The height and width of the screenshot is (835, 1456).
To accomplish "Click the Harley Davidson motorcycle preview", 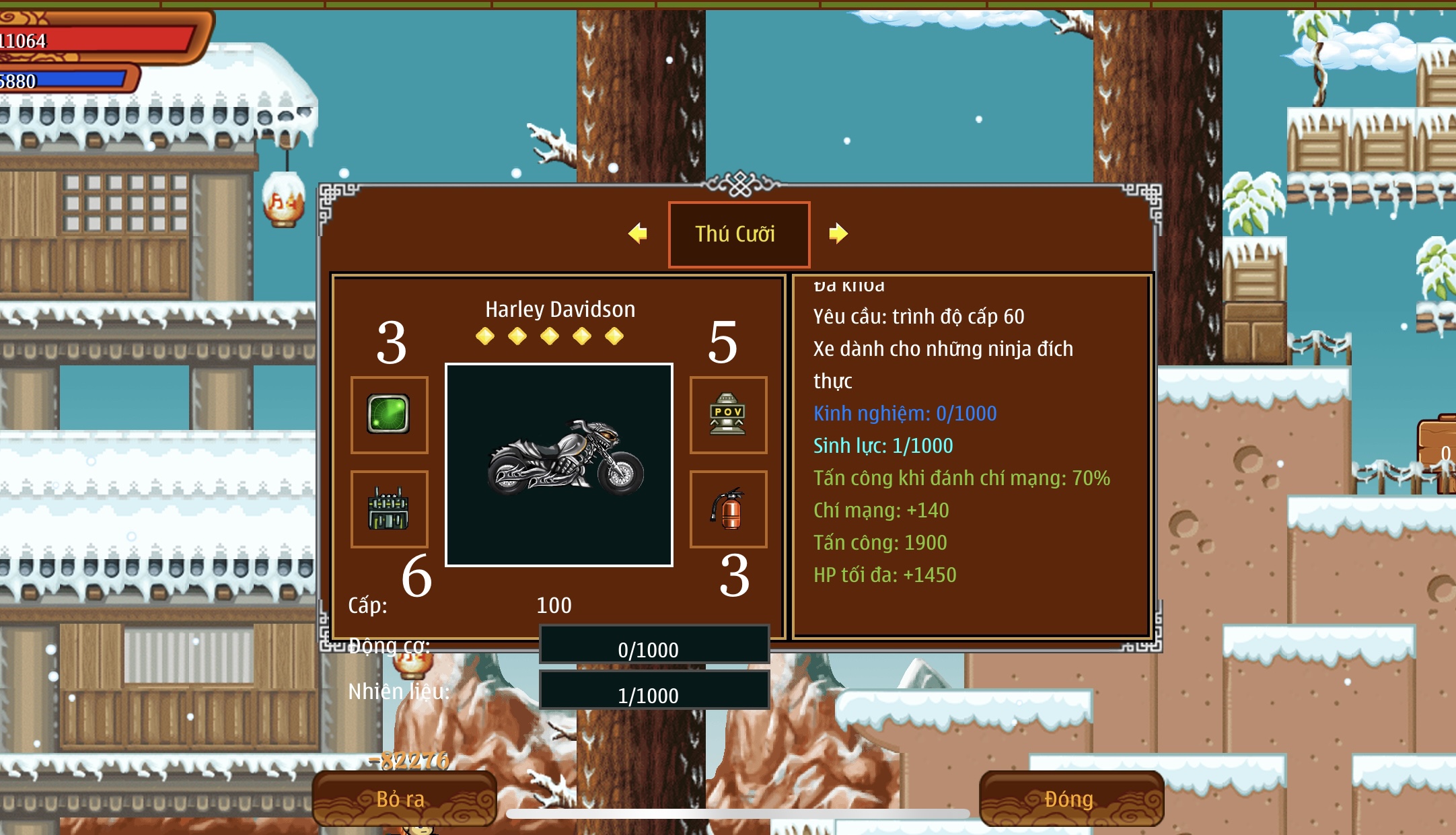I will (558, 464).
